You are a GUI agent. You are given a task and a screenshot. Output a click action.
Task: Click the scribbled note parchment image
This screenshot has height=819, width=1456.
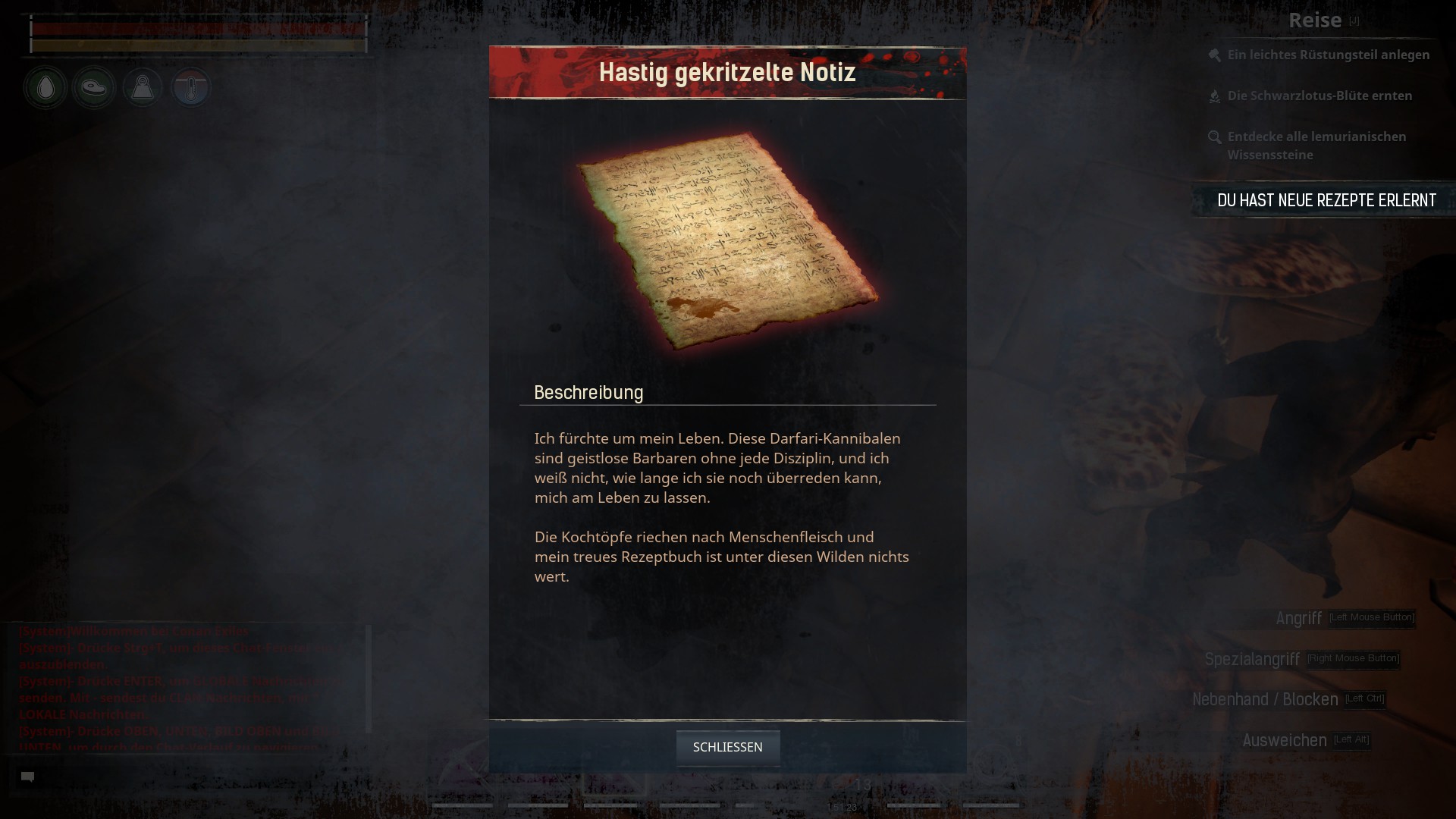726,241
